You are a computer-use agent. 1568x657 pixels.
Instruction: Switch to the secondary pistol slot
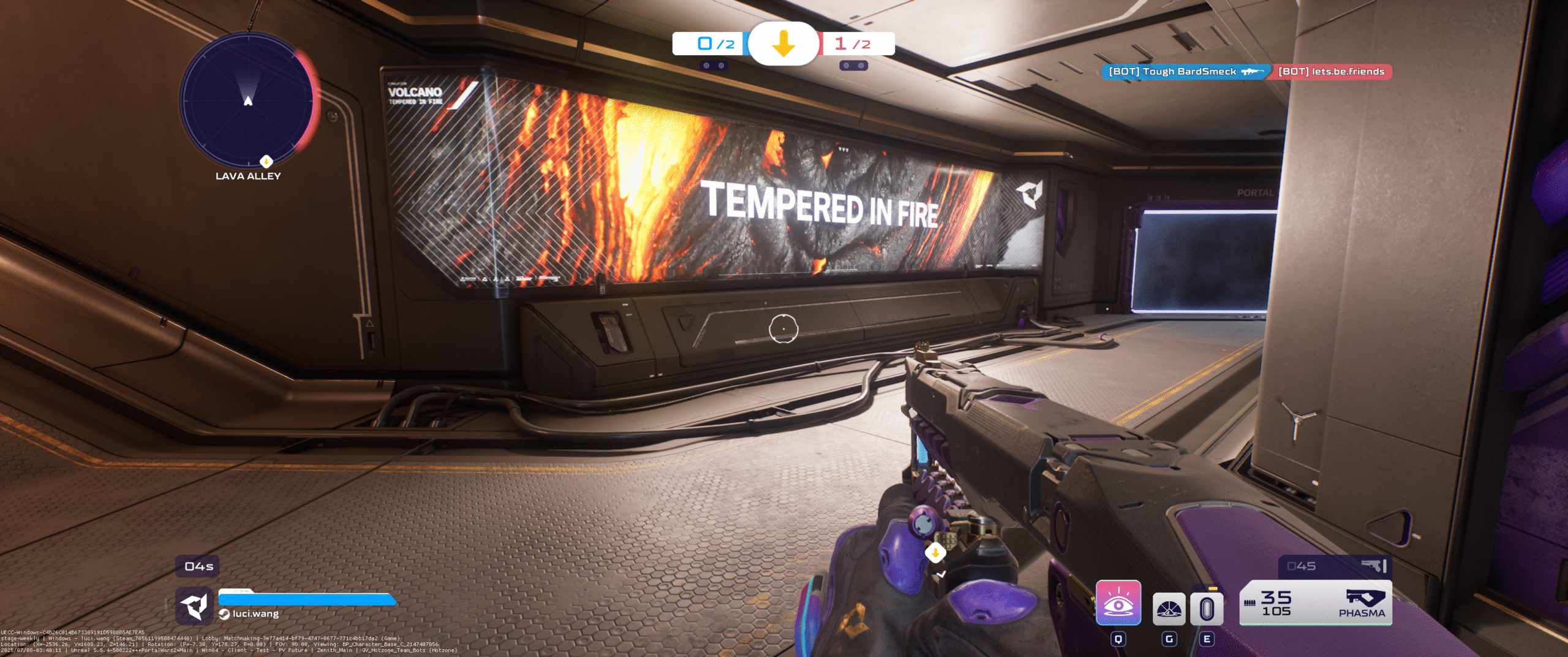(1335, 566)
